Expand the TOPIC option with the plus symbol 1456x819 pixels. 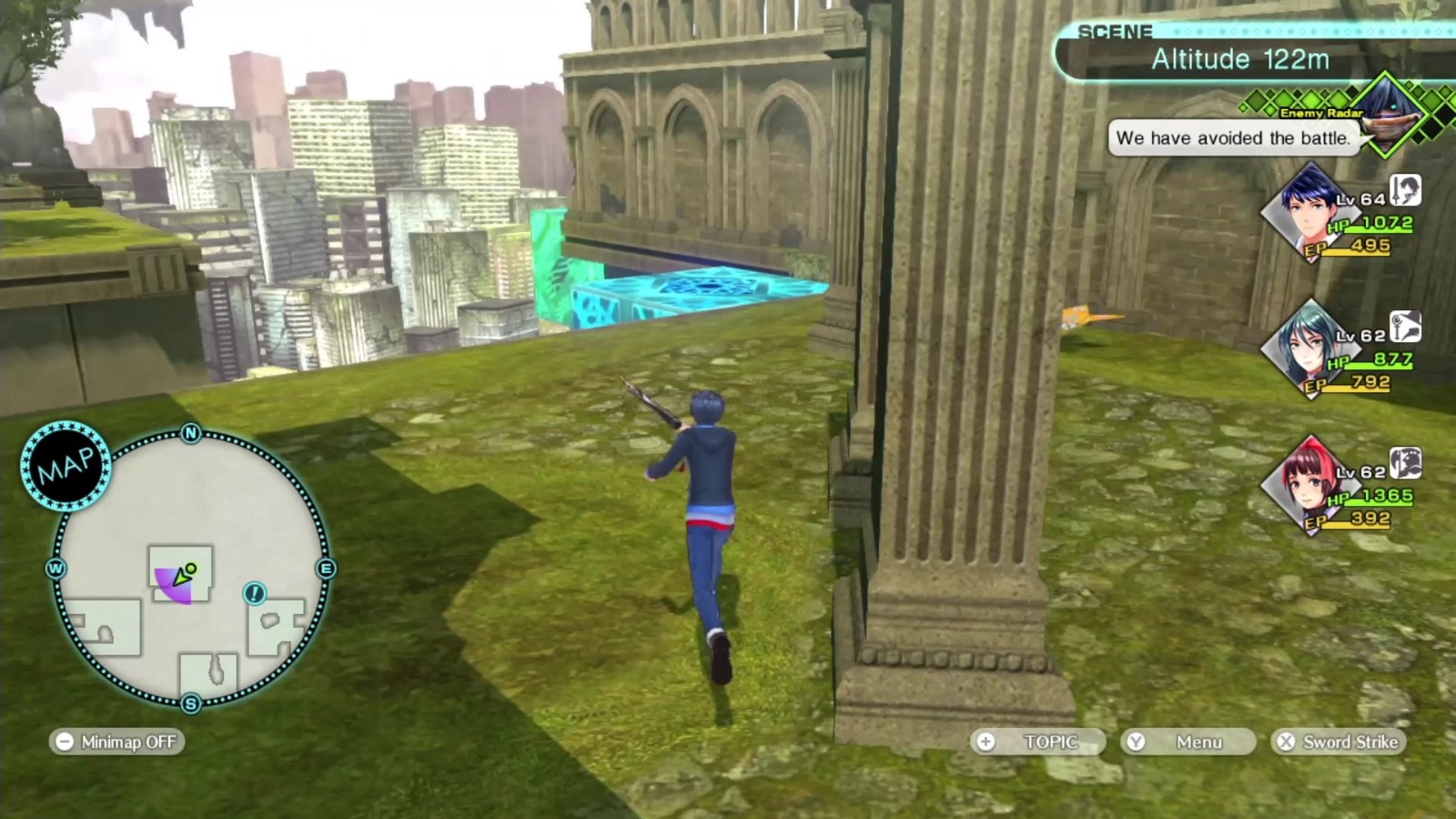click(1037, 742)
